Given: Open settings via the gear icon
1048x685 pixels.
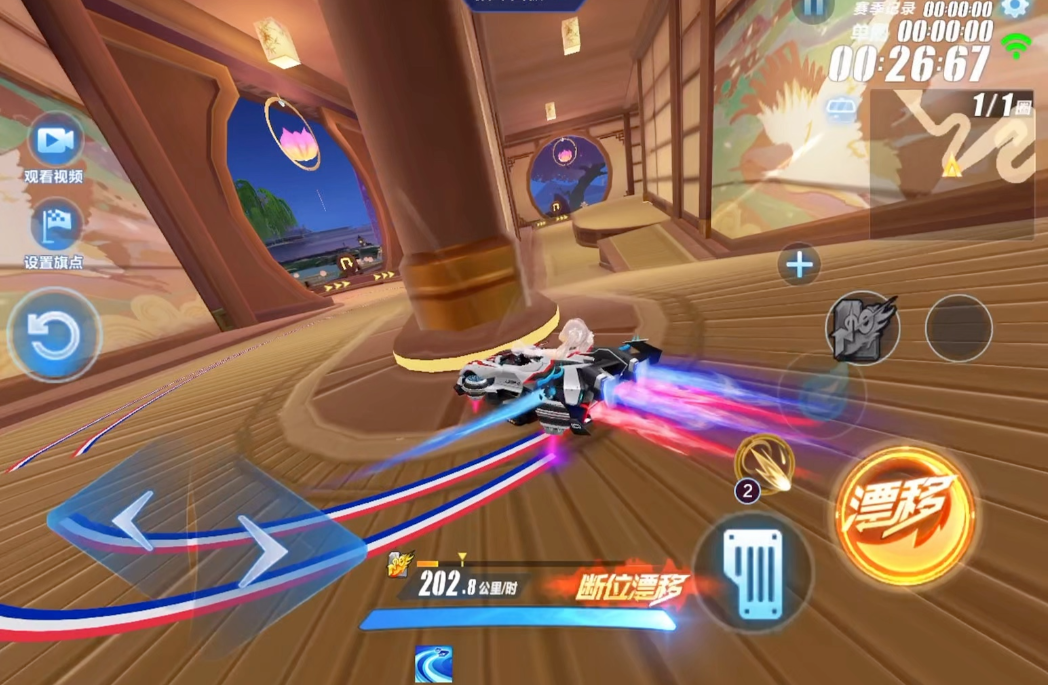Looking at the screenshot, I should pyautogui.click(x=1015, y=8).
